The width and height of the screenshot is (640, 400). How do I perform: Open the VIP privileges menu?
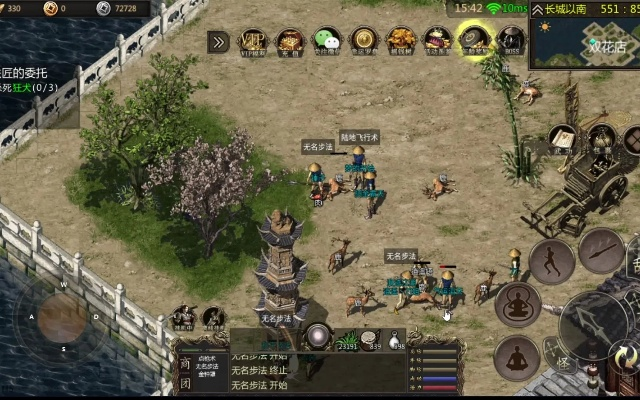(254, 41)
